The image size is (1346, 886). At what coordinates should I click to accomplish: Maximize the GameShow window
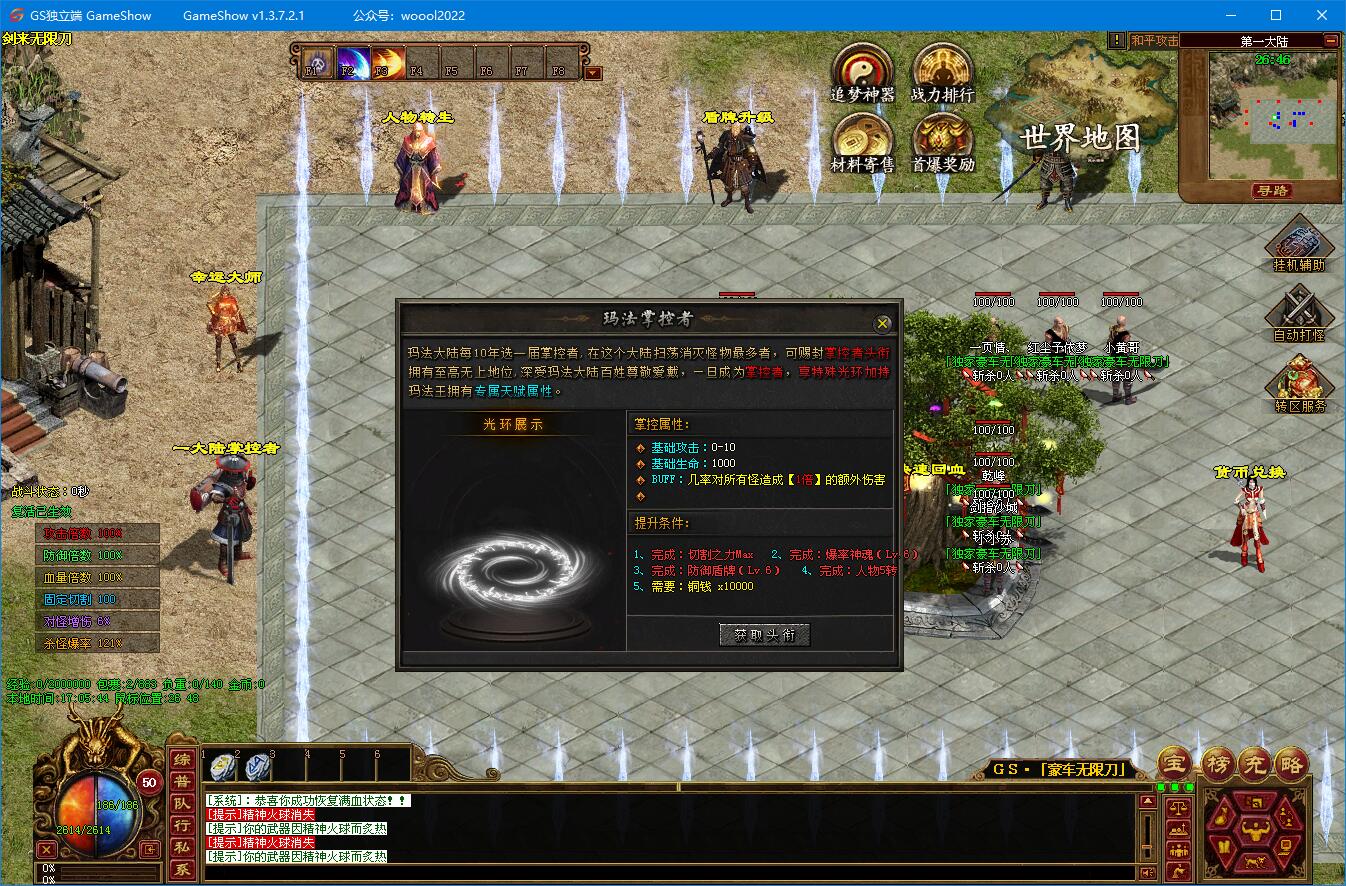(x=1276, y=15)
